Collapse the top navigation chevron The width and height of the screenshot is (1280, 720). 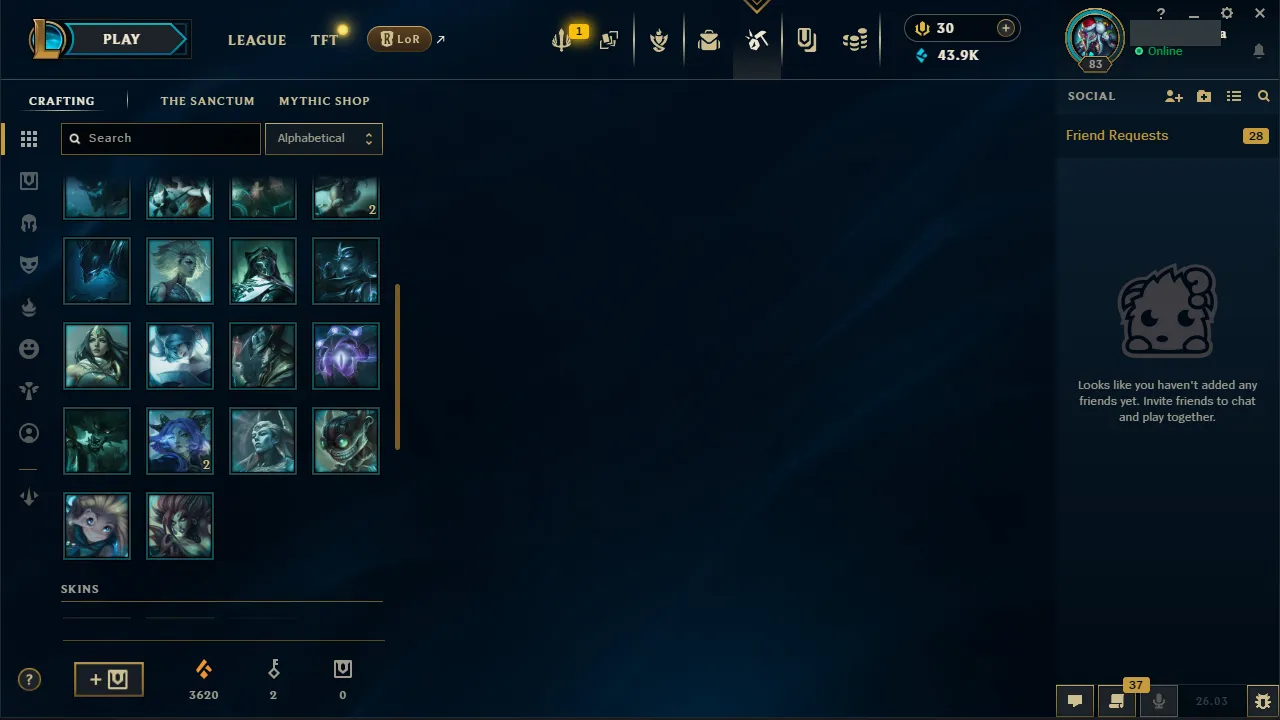coord(757,6)
